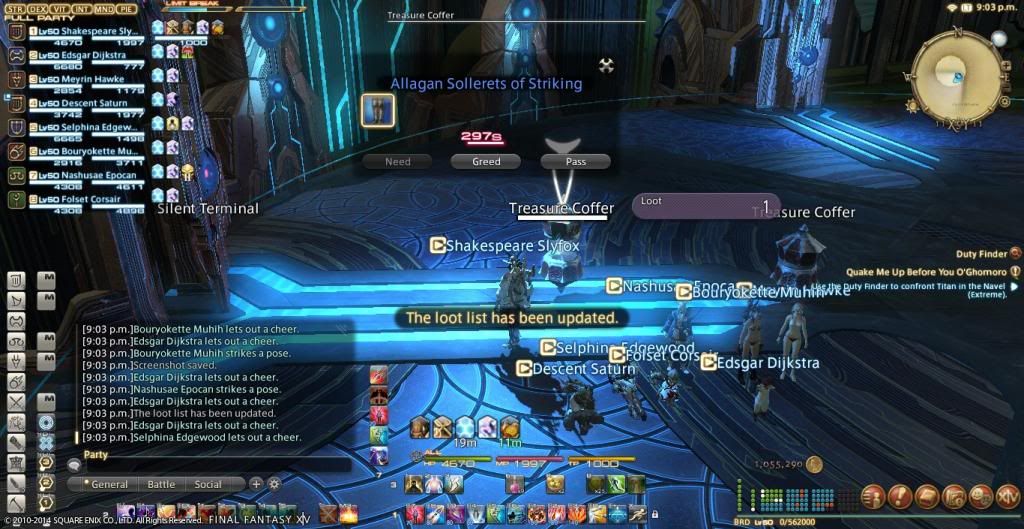Close the loot roll window

click(605, 66)
